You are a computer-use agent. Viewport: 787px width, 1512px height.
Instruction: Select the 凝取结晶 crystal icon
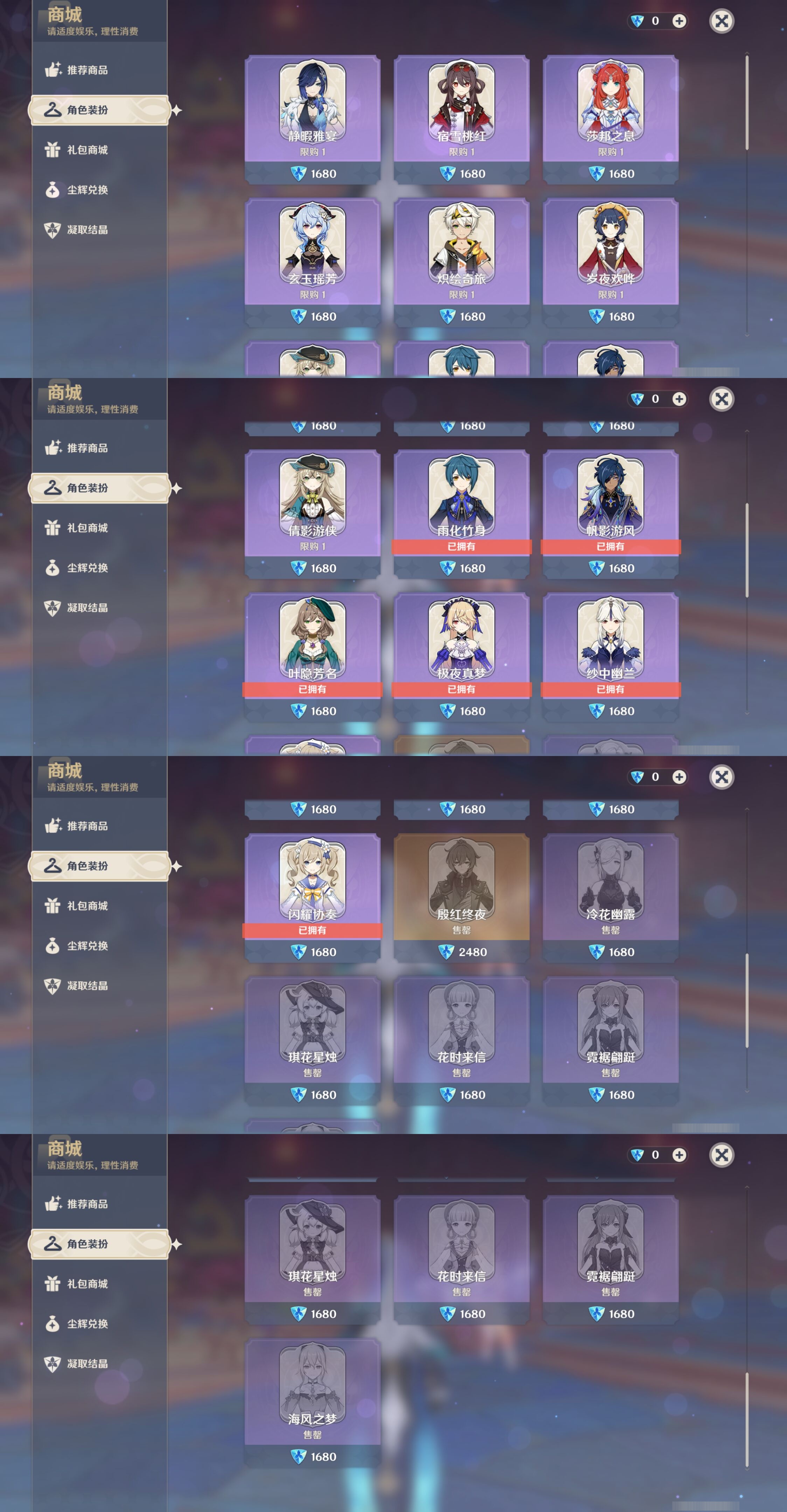tap(53, 229)
